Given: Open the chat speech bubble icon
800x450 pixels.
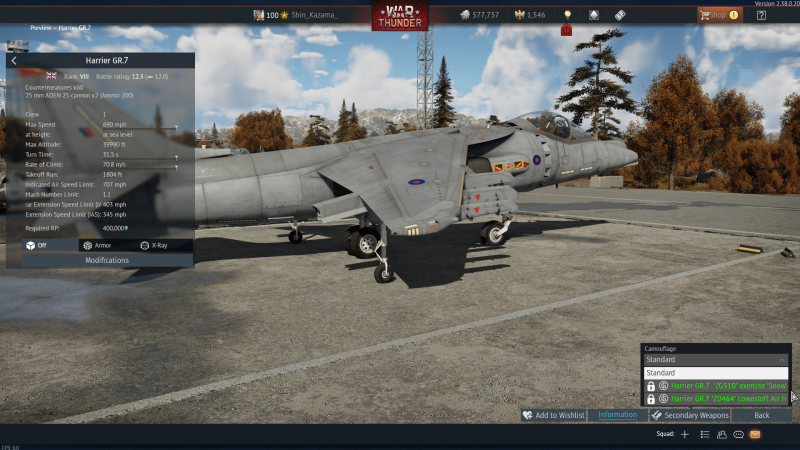Looking at the screenshot, I should pos(738,435).
